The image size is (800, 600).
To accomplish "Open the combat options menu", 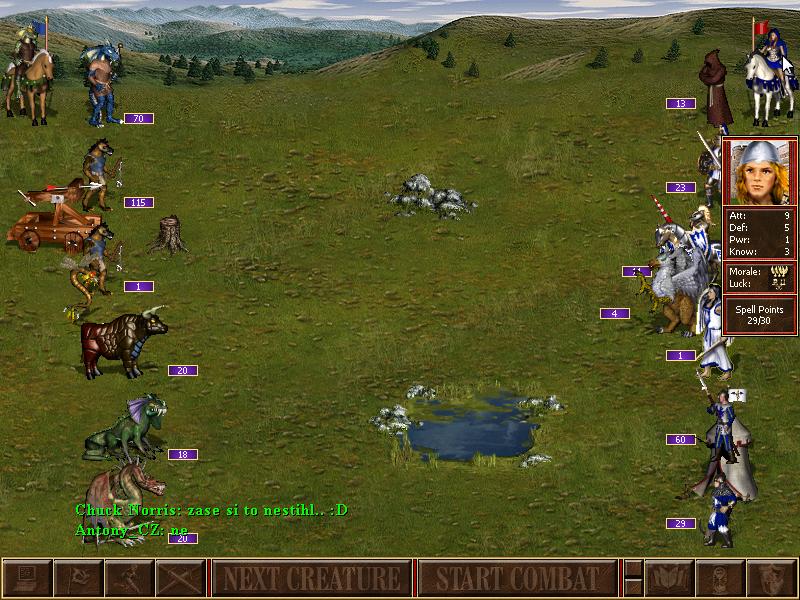I will (x=27, y=579).
